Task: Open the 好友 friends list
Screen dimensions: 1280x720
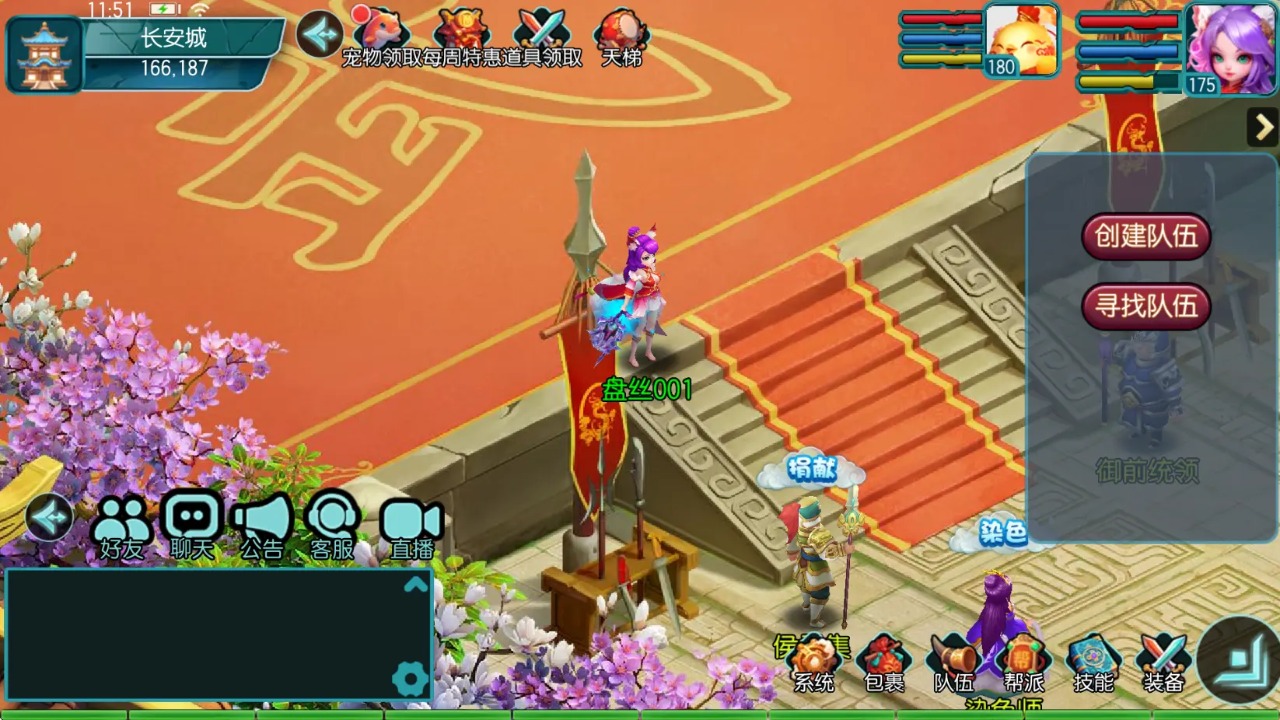Action: (x=121, y=525)
